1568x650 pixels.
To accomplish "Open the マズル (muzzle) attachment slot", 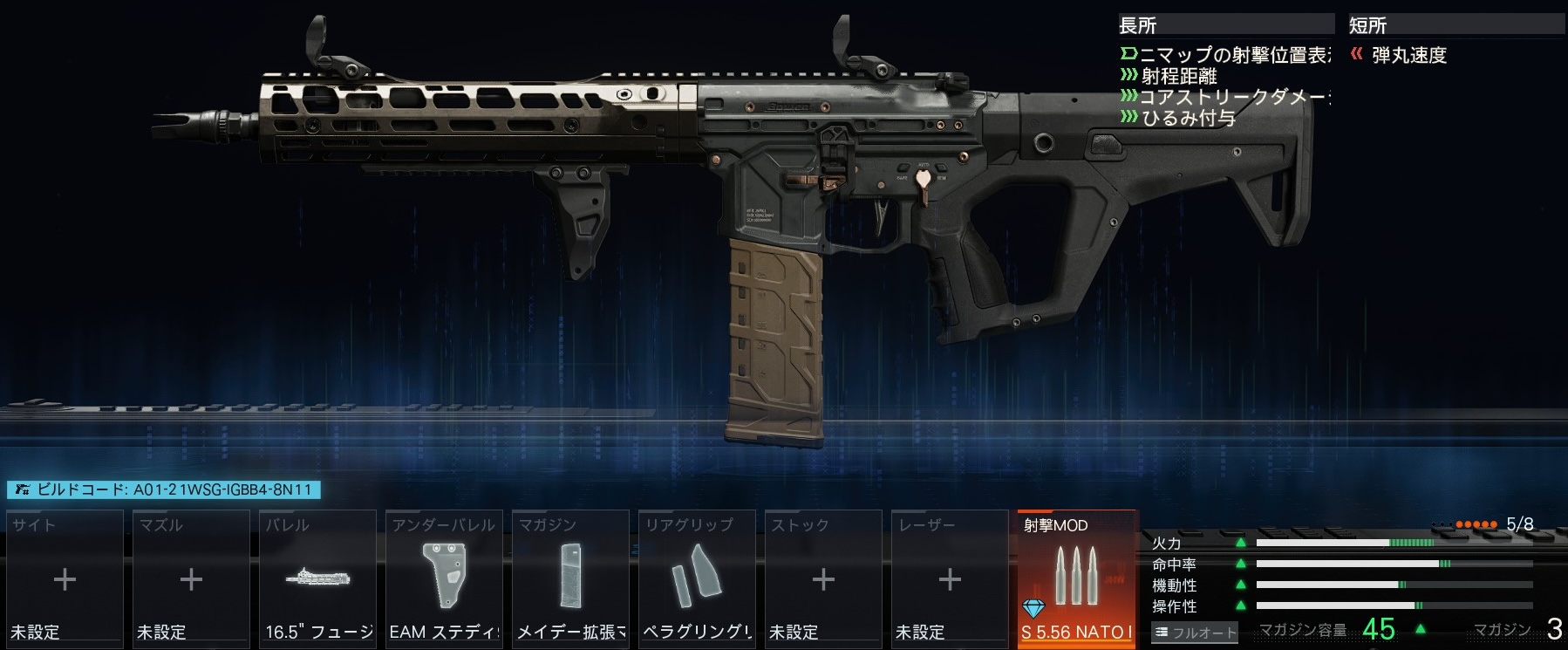I will [191, 579].
